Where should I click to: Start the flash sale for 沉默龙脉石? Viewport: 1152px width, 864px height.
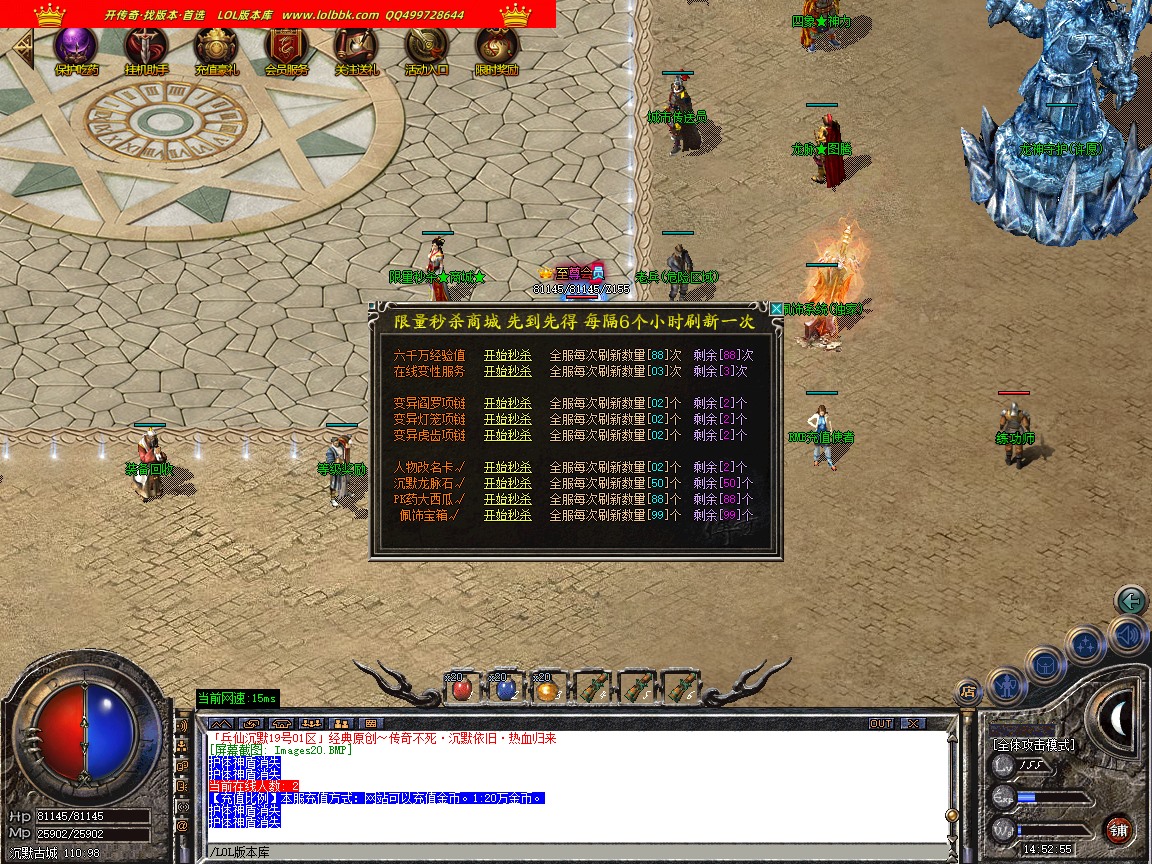click(508, 483)
